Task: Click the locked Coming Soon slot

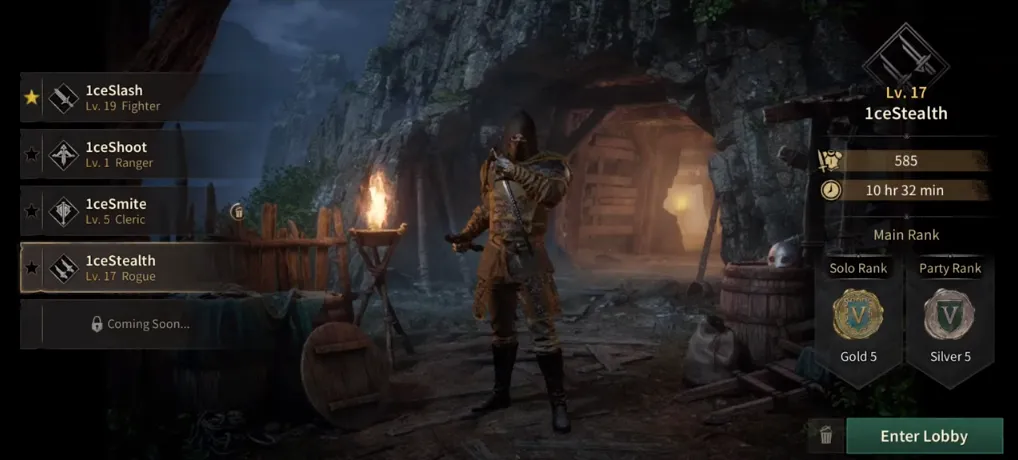Action: click(138, 324)
